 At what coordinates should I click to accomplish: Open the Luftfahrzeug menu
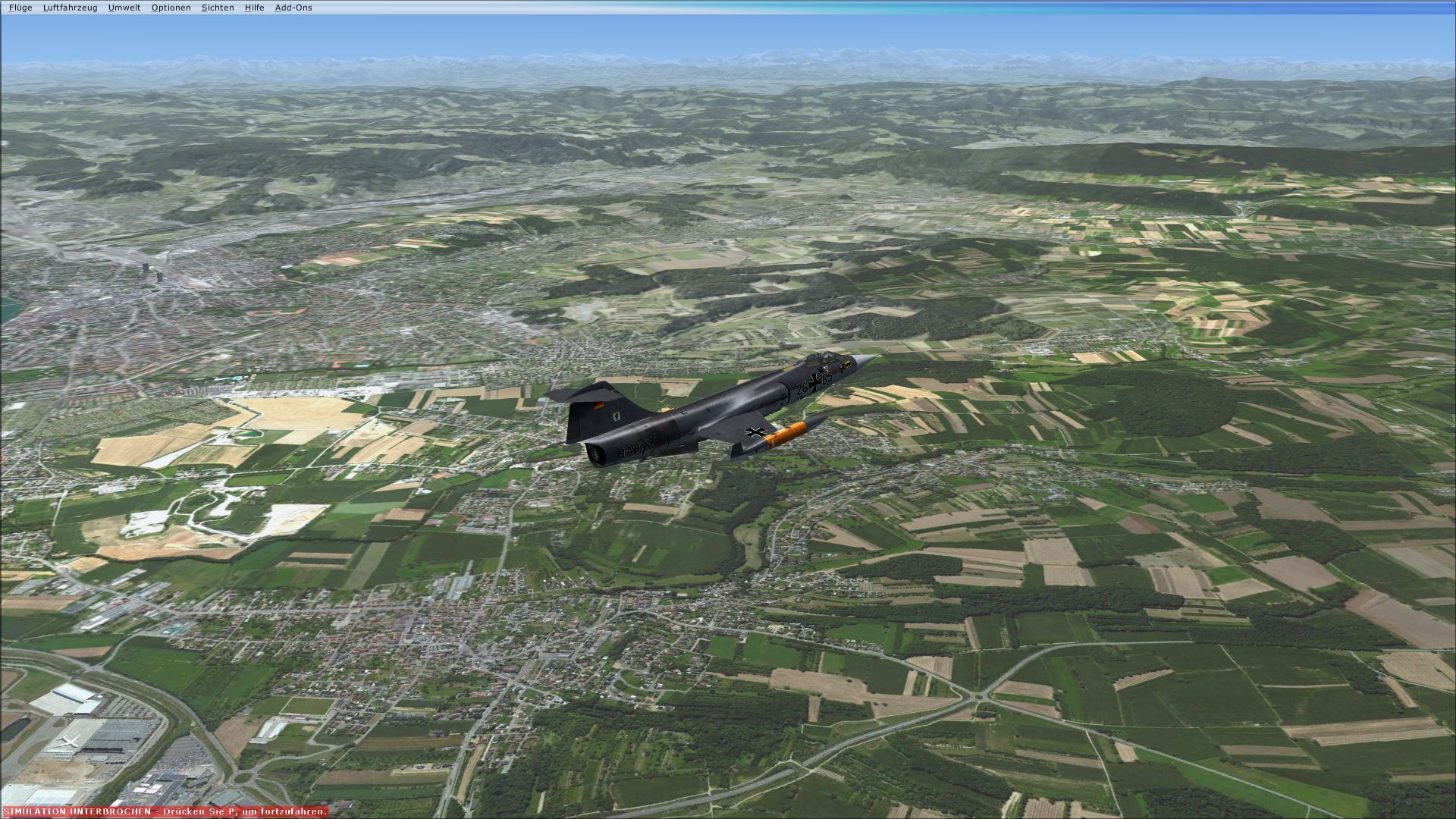[x=70, y=8]
